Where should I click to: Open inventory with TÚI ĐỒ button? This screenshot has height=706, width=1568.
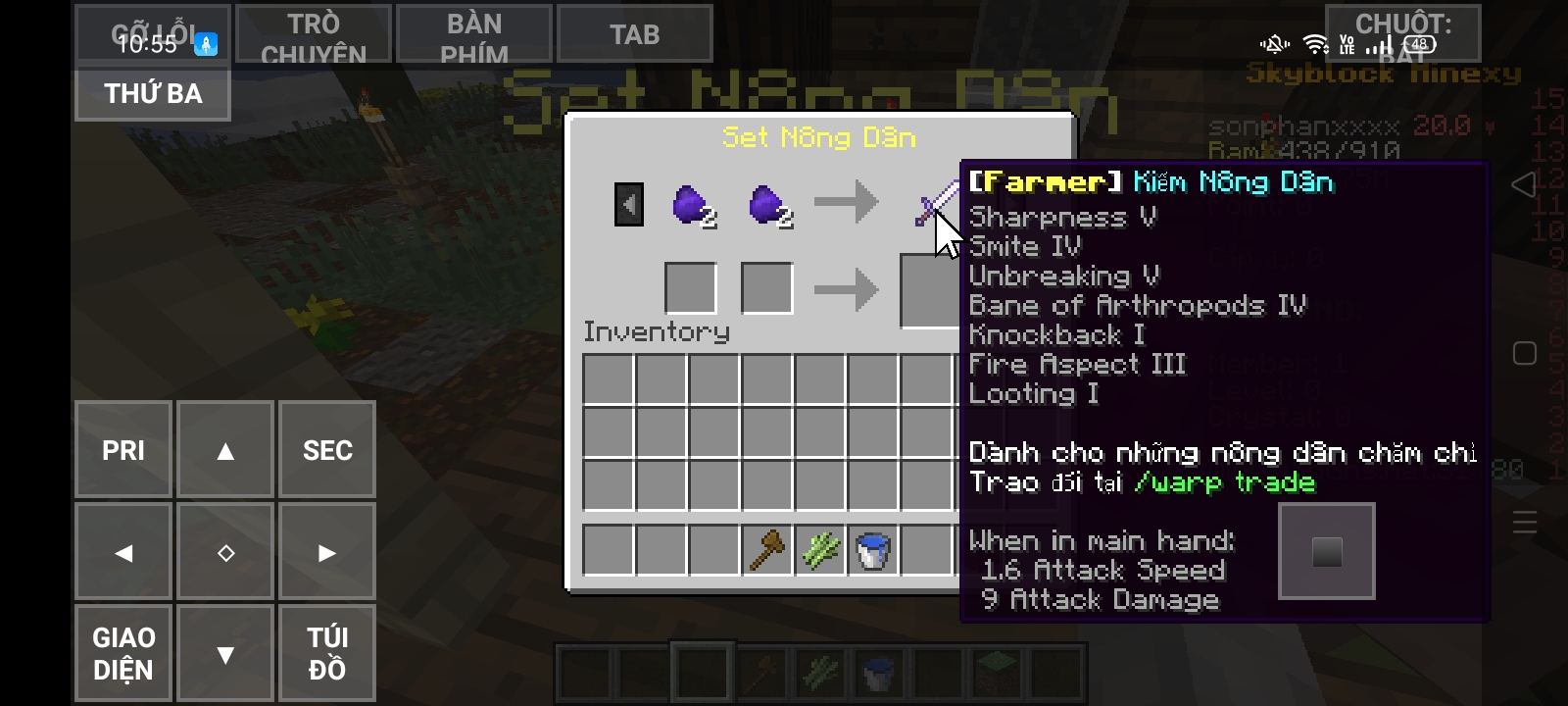(327, 654)
